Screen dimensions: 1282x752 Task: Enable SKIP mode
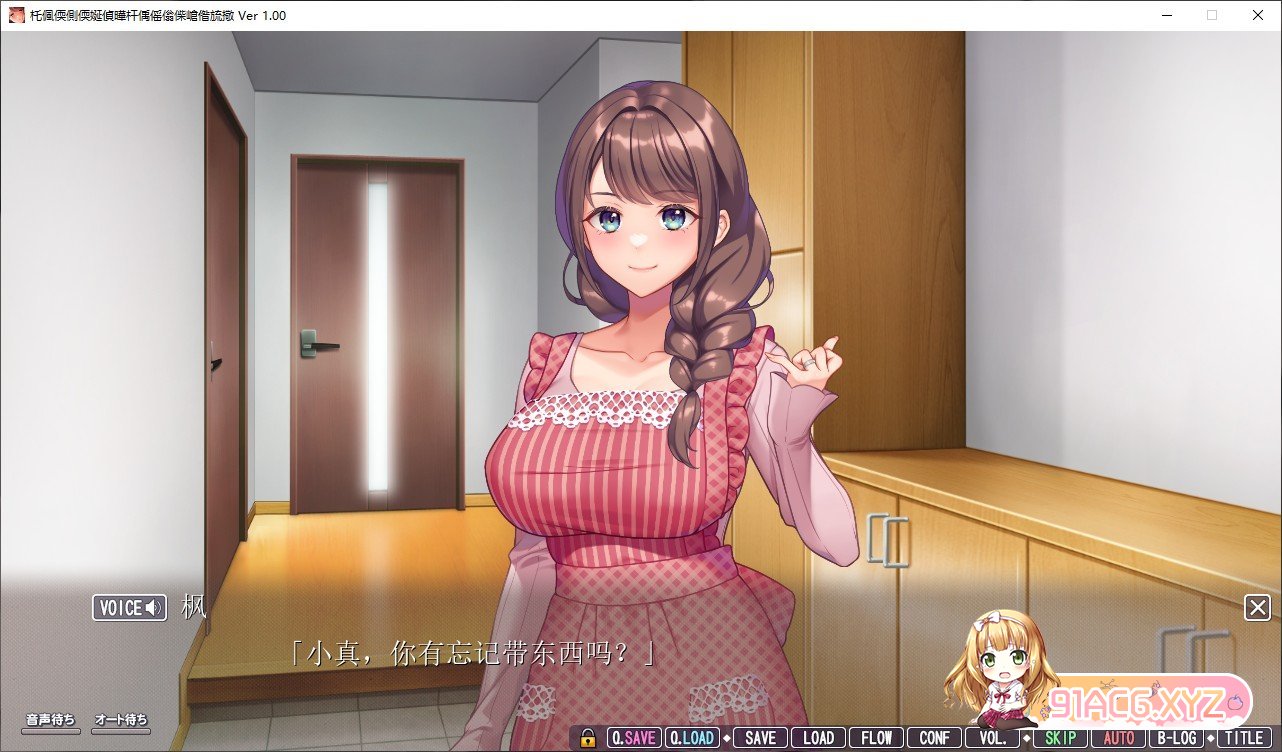(1058, 738)
